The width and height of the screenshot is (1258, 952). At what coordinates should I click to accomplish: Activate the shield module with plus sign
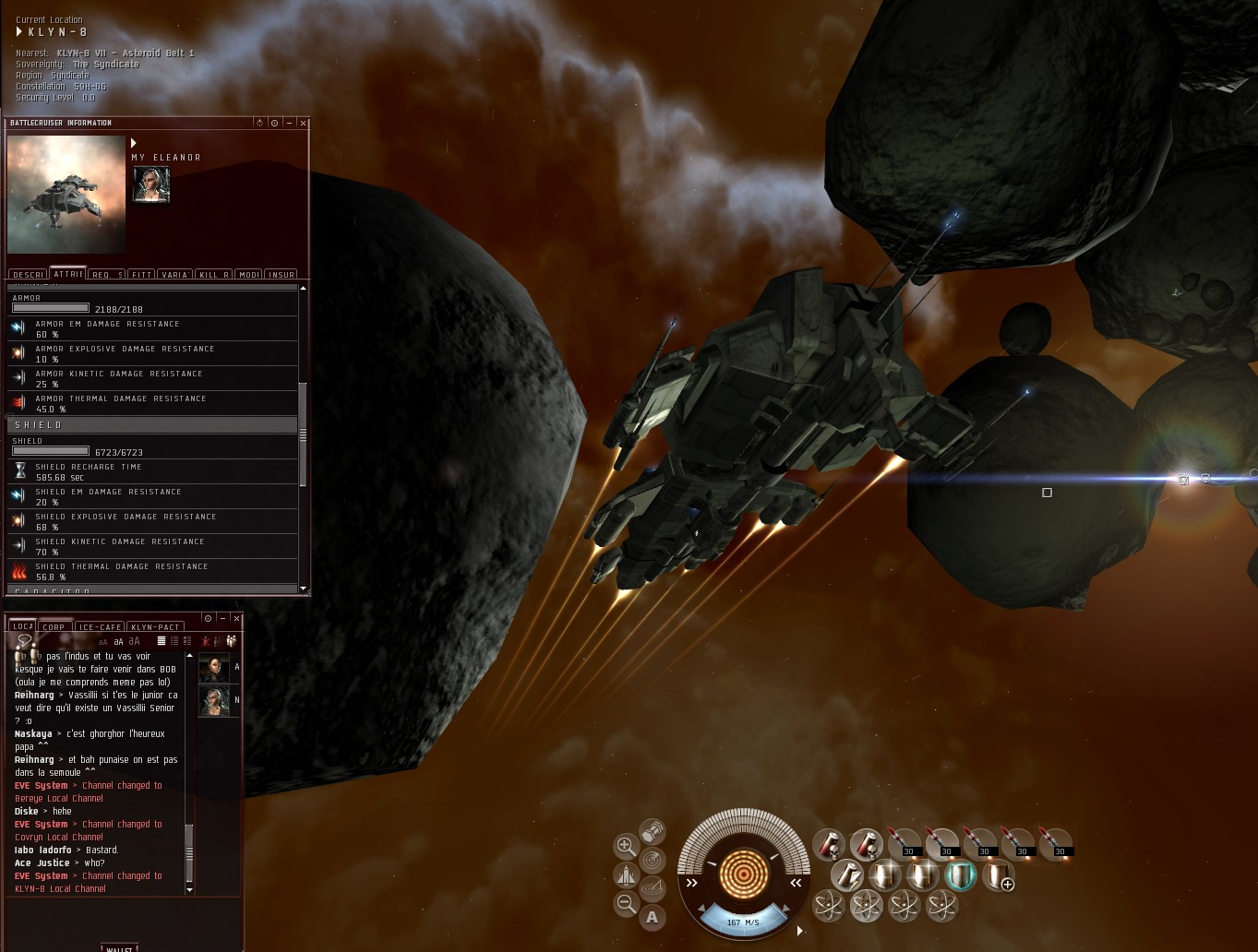(x=998, y=875)
